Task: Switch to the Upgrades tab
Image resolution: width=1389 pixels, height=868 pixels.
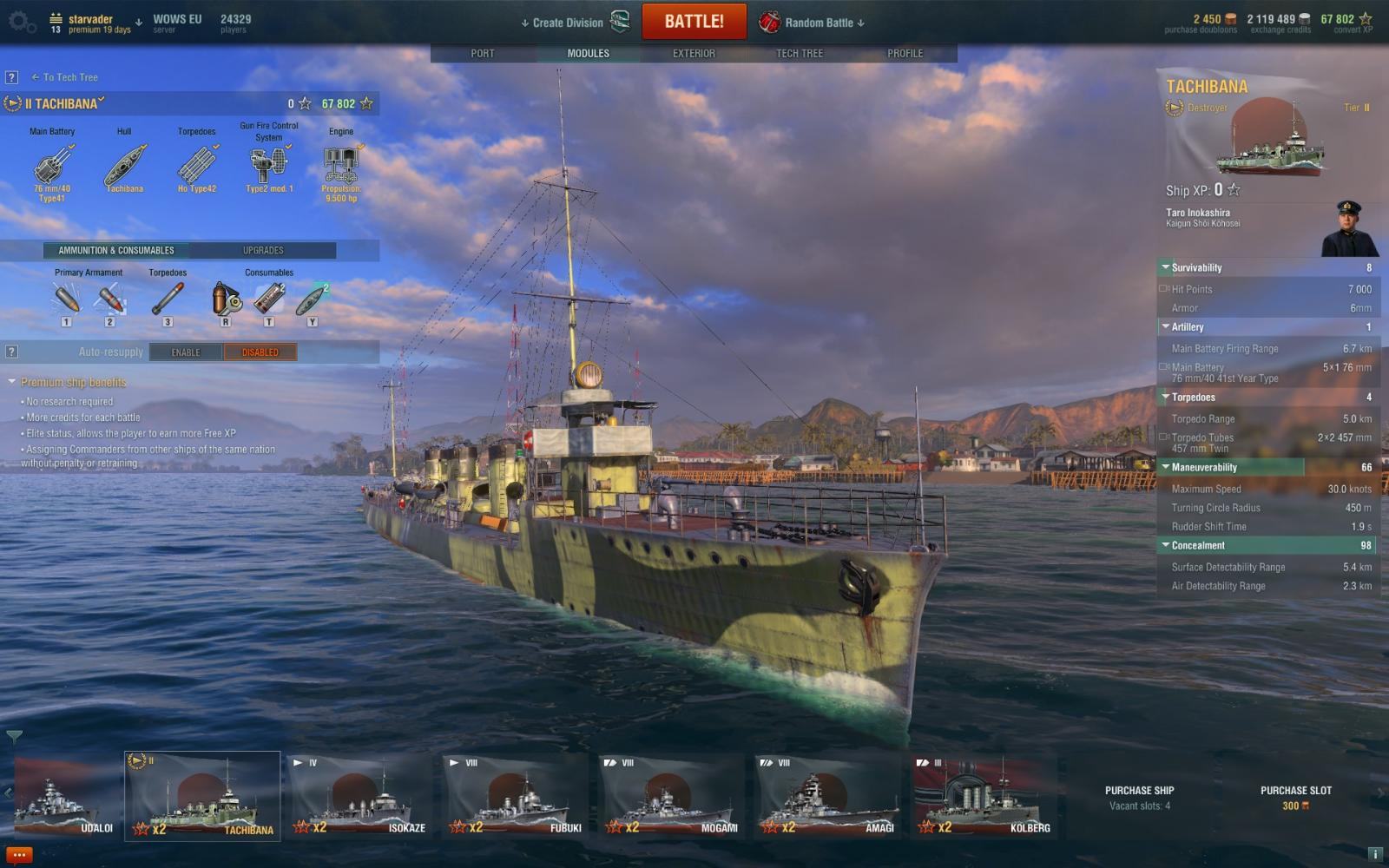Action: point(263,250)
